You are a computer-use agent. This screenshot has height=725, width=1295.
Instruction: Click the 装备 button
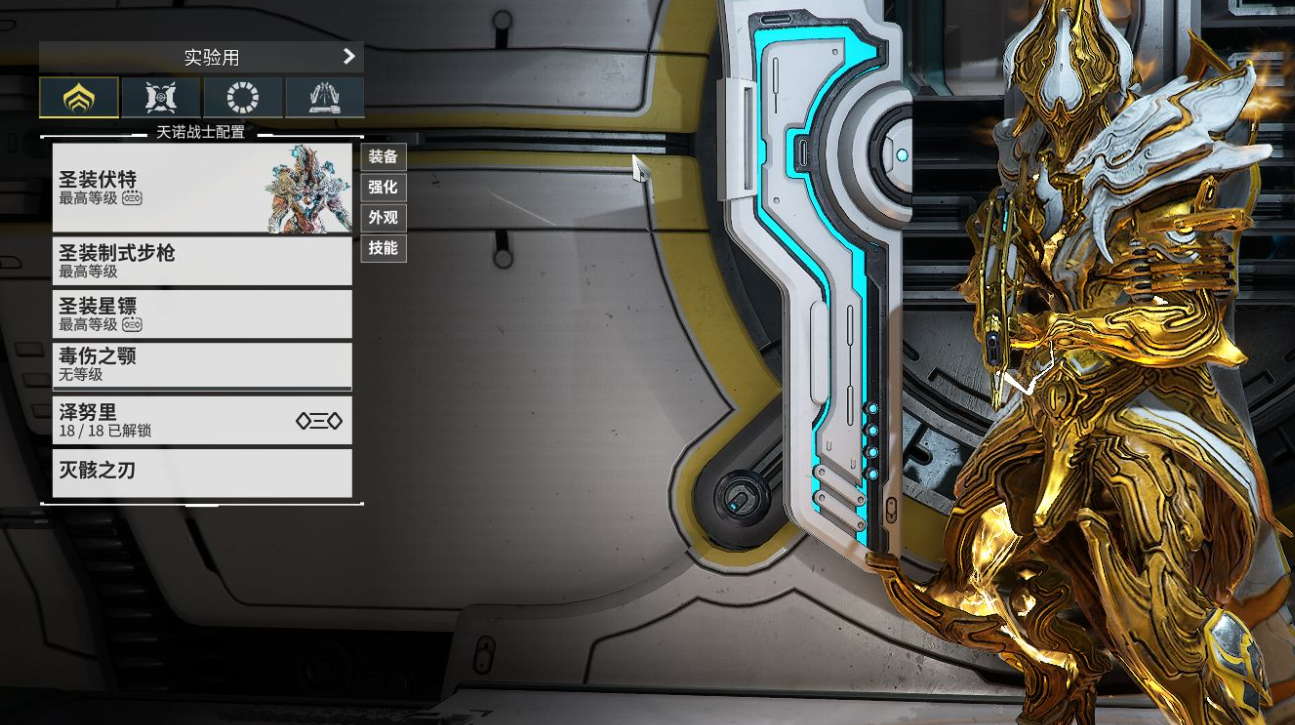(x=383, y=156)
